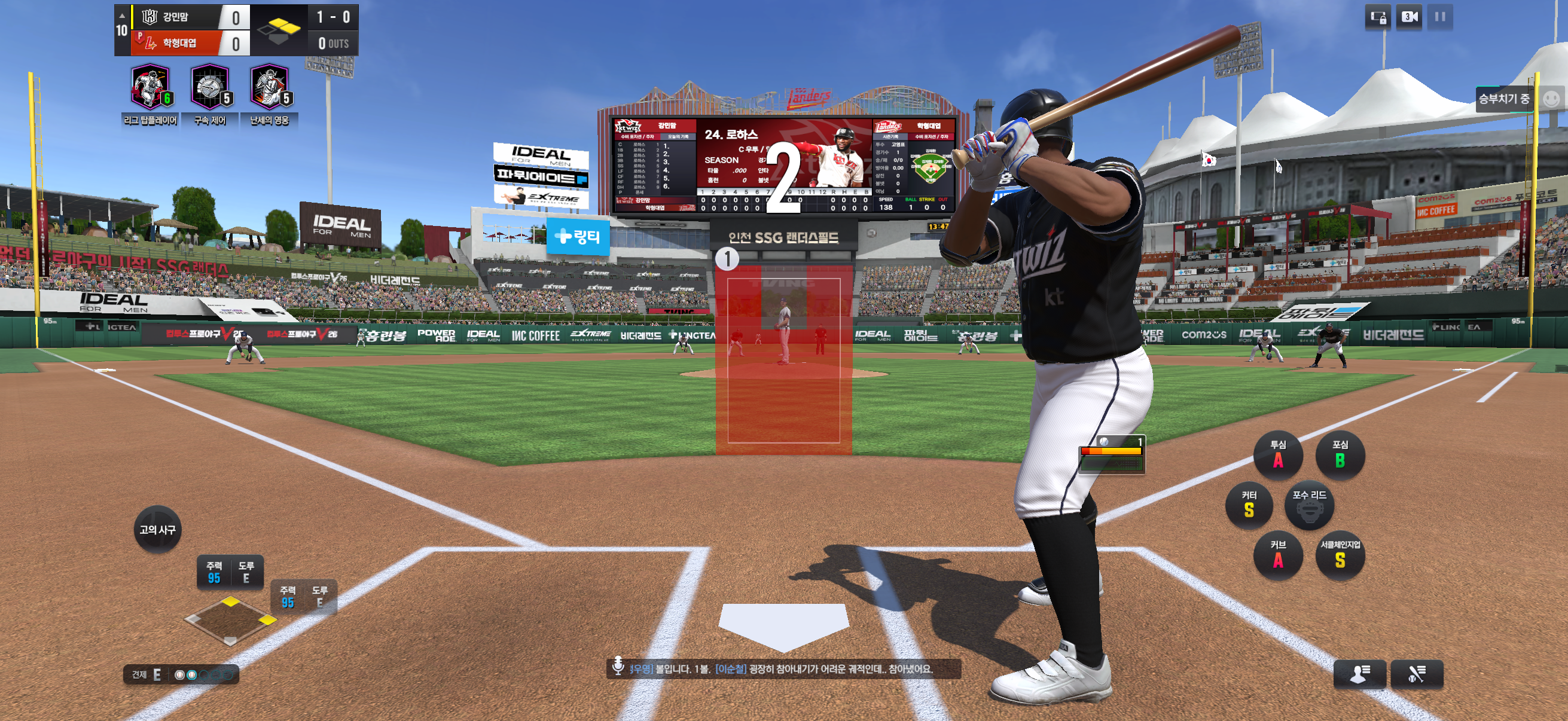Issue an intentional walk with 고의 사구
Viewport: 1568px width, 721px height.
tap(158, 529)
